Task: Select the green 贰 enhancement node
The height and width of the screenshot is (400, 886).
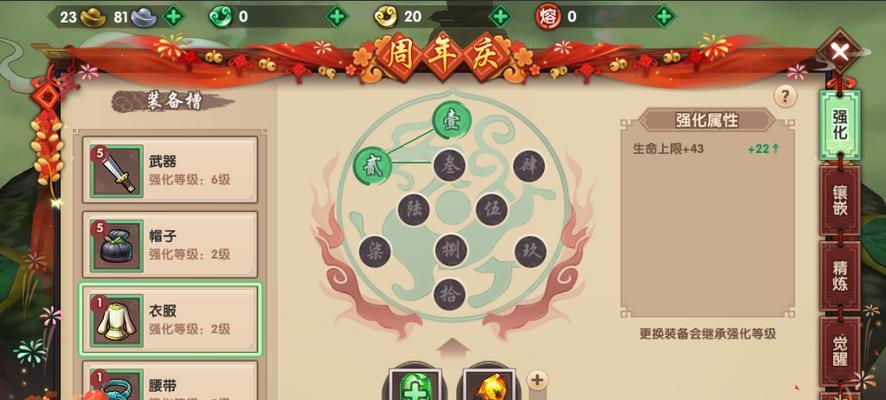Action: pyautogui.click(x=372, y=164)
